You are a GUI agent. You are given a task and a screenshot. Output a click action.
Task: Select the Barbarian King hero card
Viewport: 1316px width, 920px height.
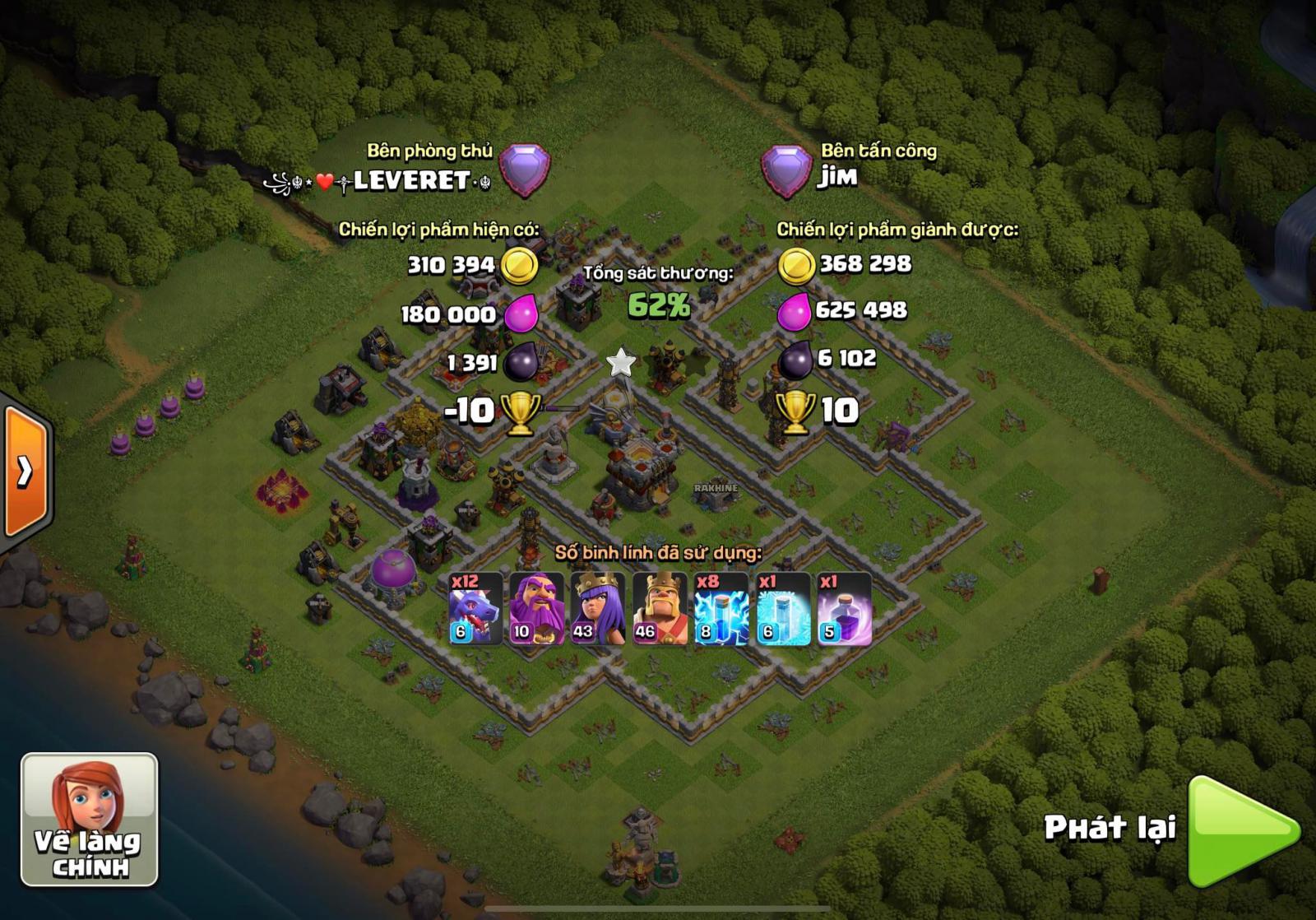tap(660, 609)
